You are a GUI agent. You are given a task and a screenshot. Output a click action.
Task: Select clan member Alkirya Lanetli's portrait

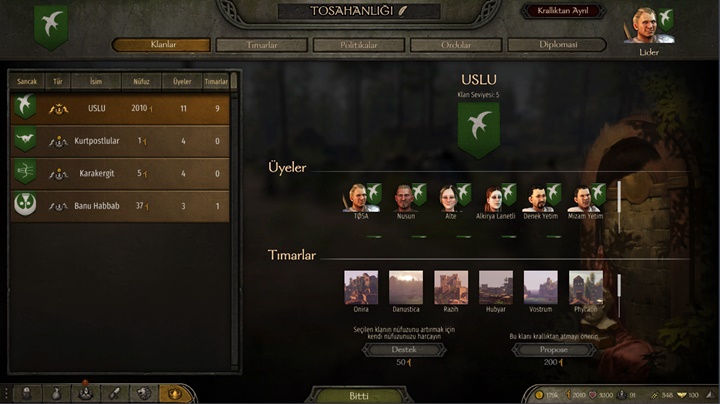click(494, 197)
